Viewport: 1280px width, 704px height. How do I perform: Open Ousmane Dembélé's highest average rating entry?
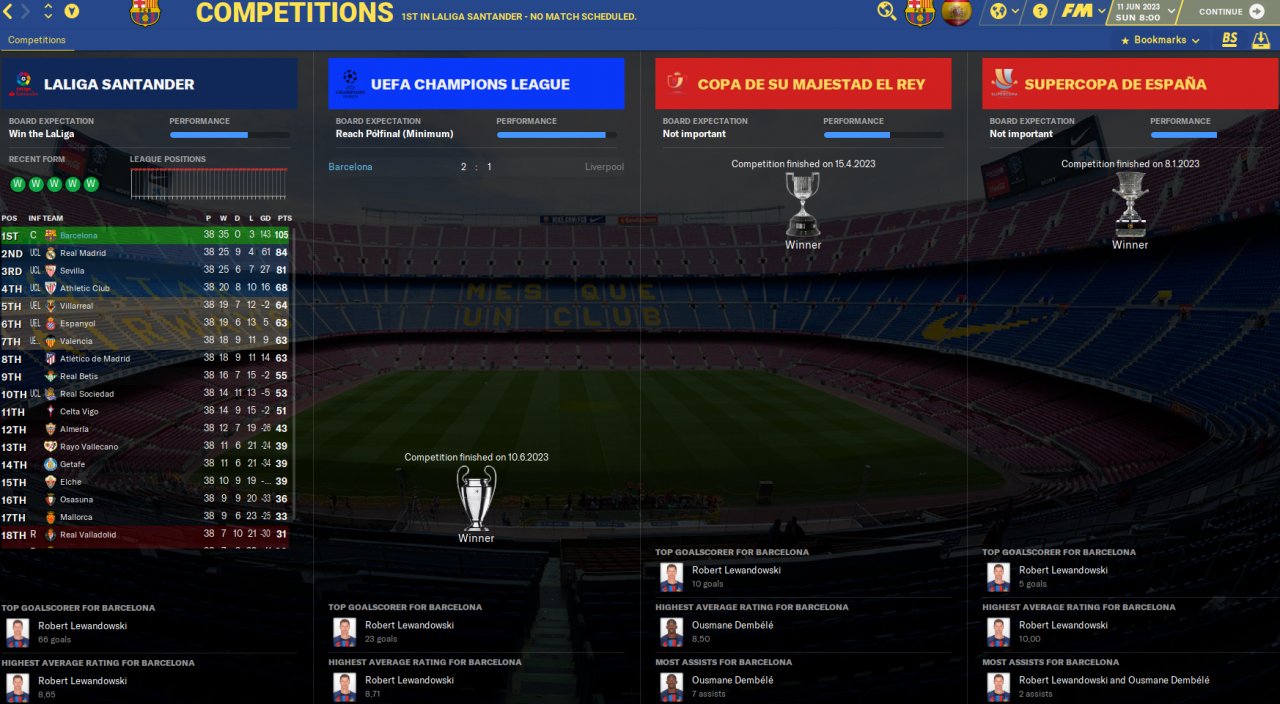[x=733, y=625]
